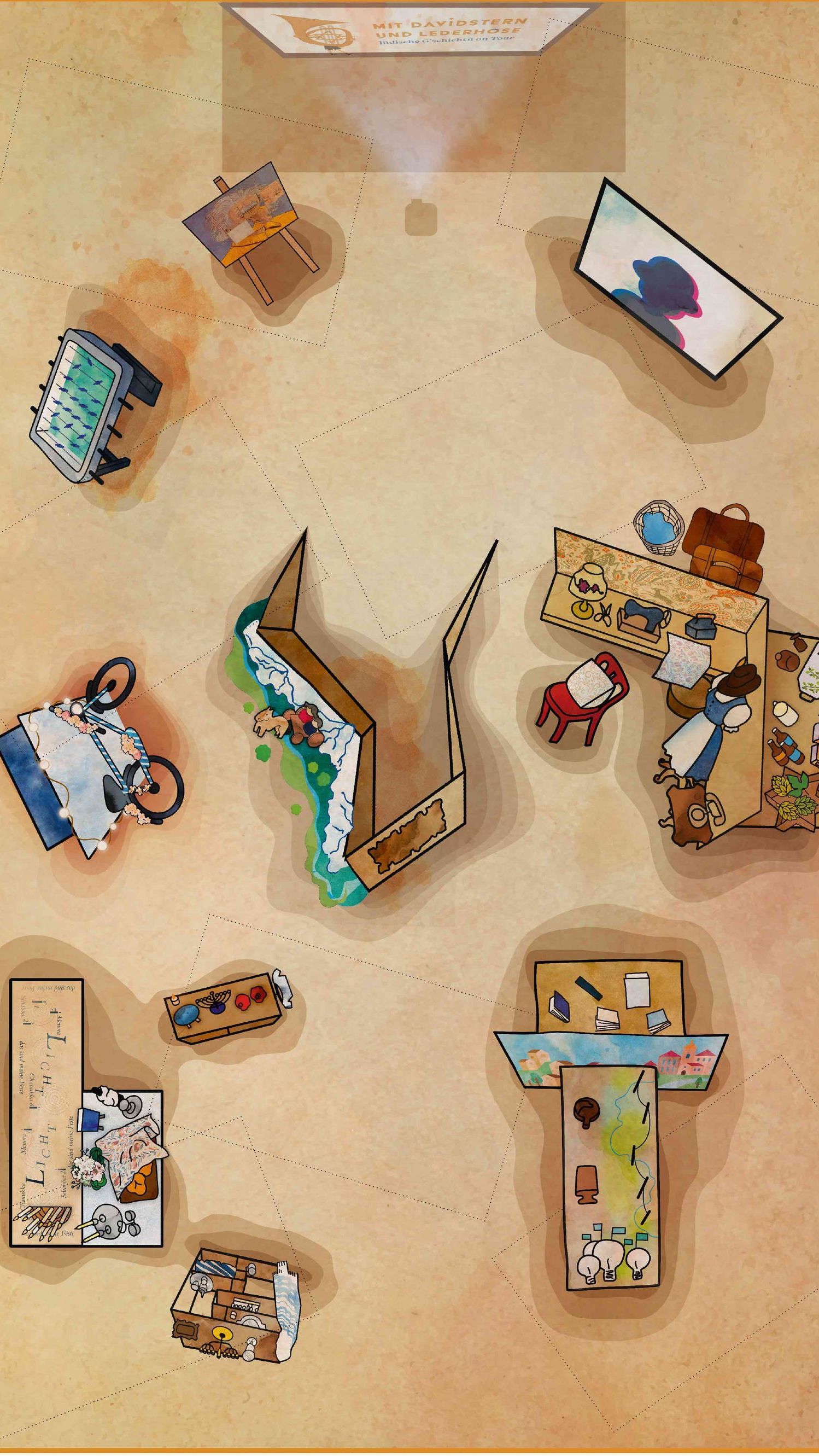This screenshot has height=1456, width=819.
Task: Open the easel painting station
Action: point(243,219)
